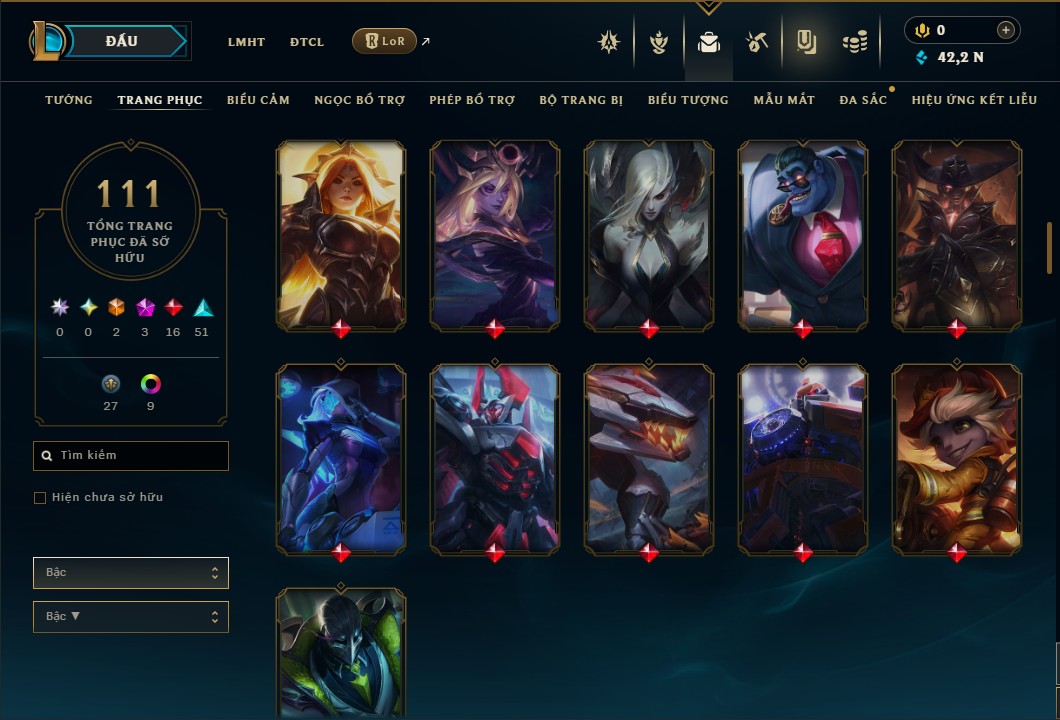Add RP with the plus button
This screenshot has height=720, width=1060.
(x=1006, y=31)
